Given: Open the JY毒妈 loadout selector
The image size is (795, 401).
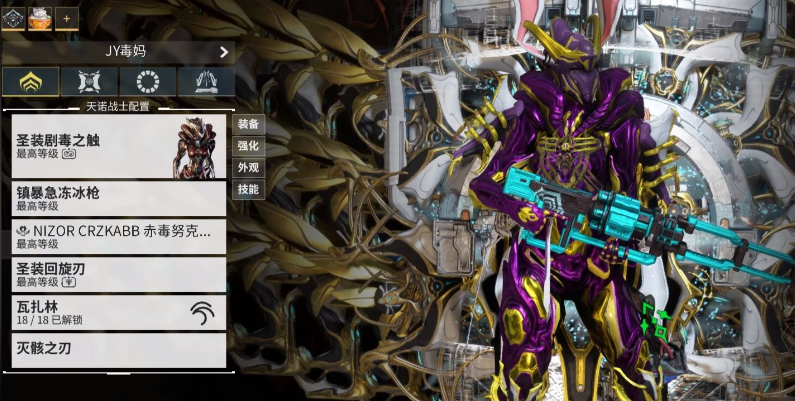Looking at the screenshot, I should point(119,51).
